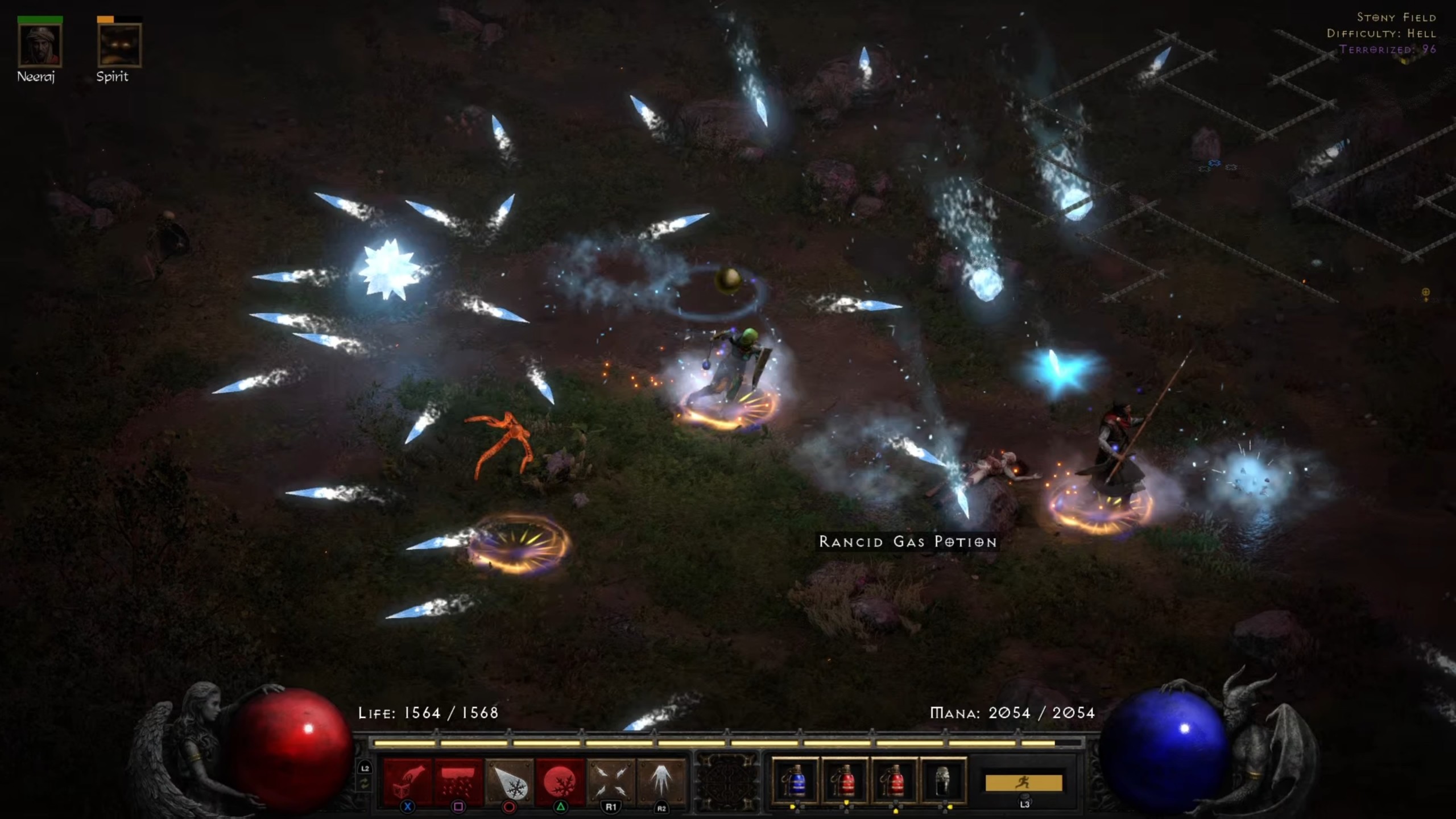Activate the red hand-and-cube skill
The height and width of the screenshot is (819, 1456).
point(408,782)
